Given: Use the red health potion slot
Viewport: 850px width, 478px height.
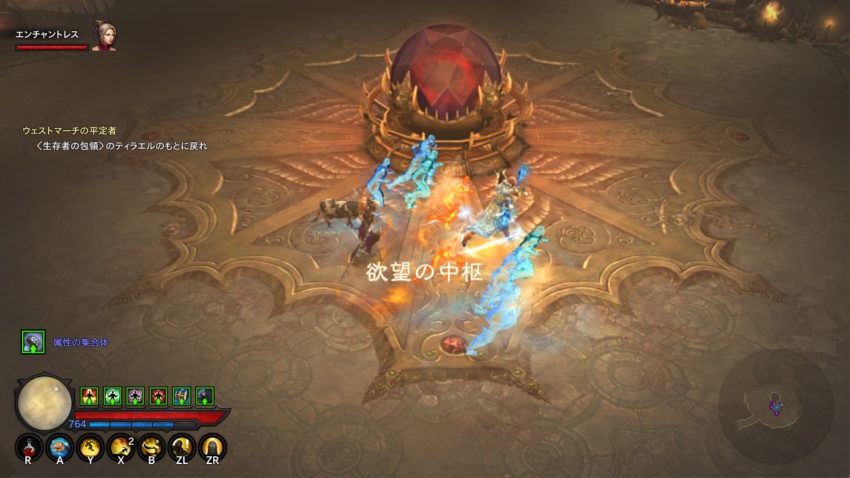Looking at the screenshot, I should tap(28, 448).
